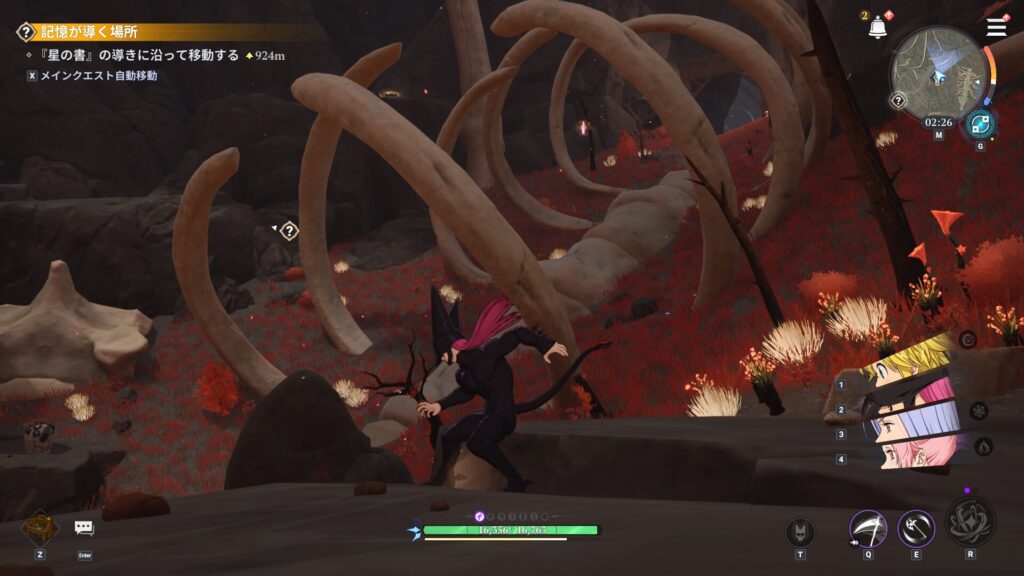Activate the wolf mask ability
Image resolution: width=1024 pixels, height=576 pixels.
(800, 532)
